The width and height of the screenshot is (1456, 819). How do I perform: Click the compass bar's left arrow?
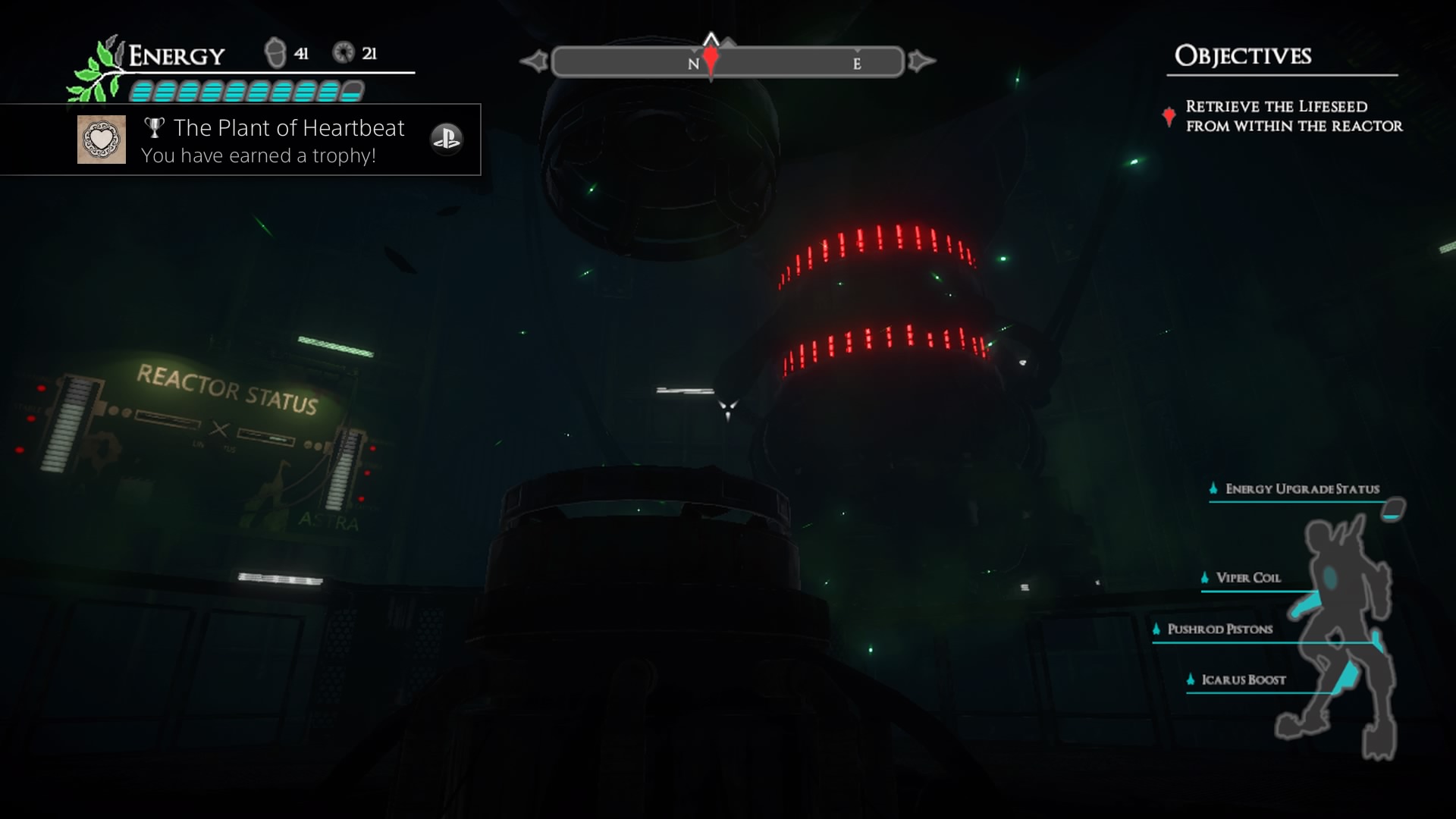[535, 61]
